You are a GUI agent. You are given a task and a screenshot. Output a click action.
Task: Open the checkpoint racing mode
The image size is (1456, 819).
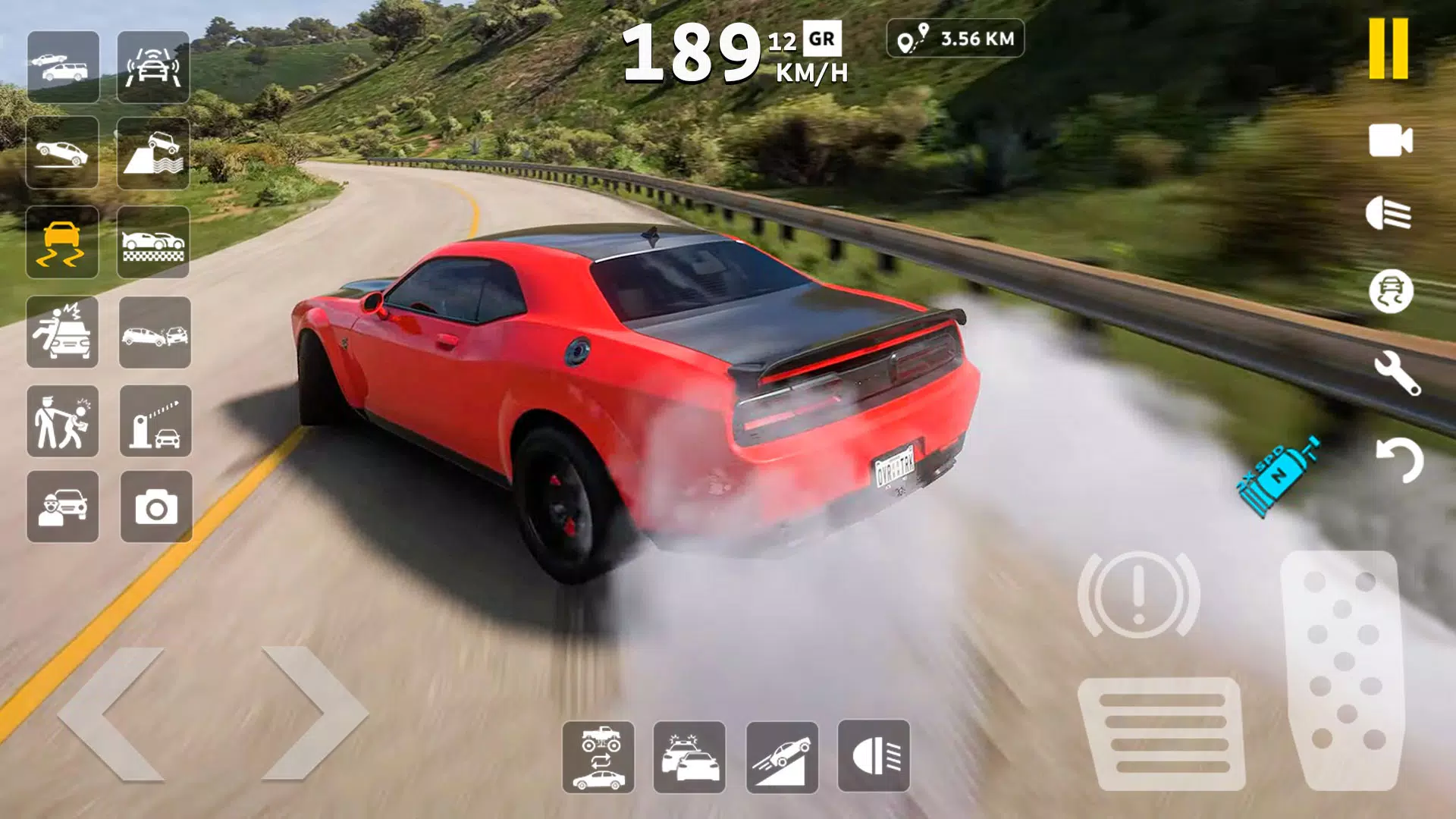pos(154,243)
